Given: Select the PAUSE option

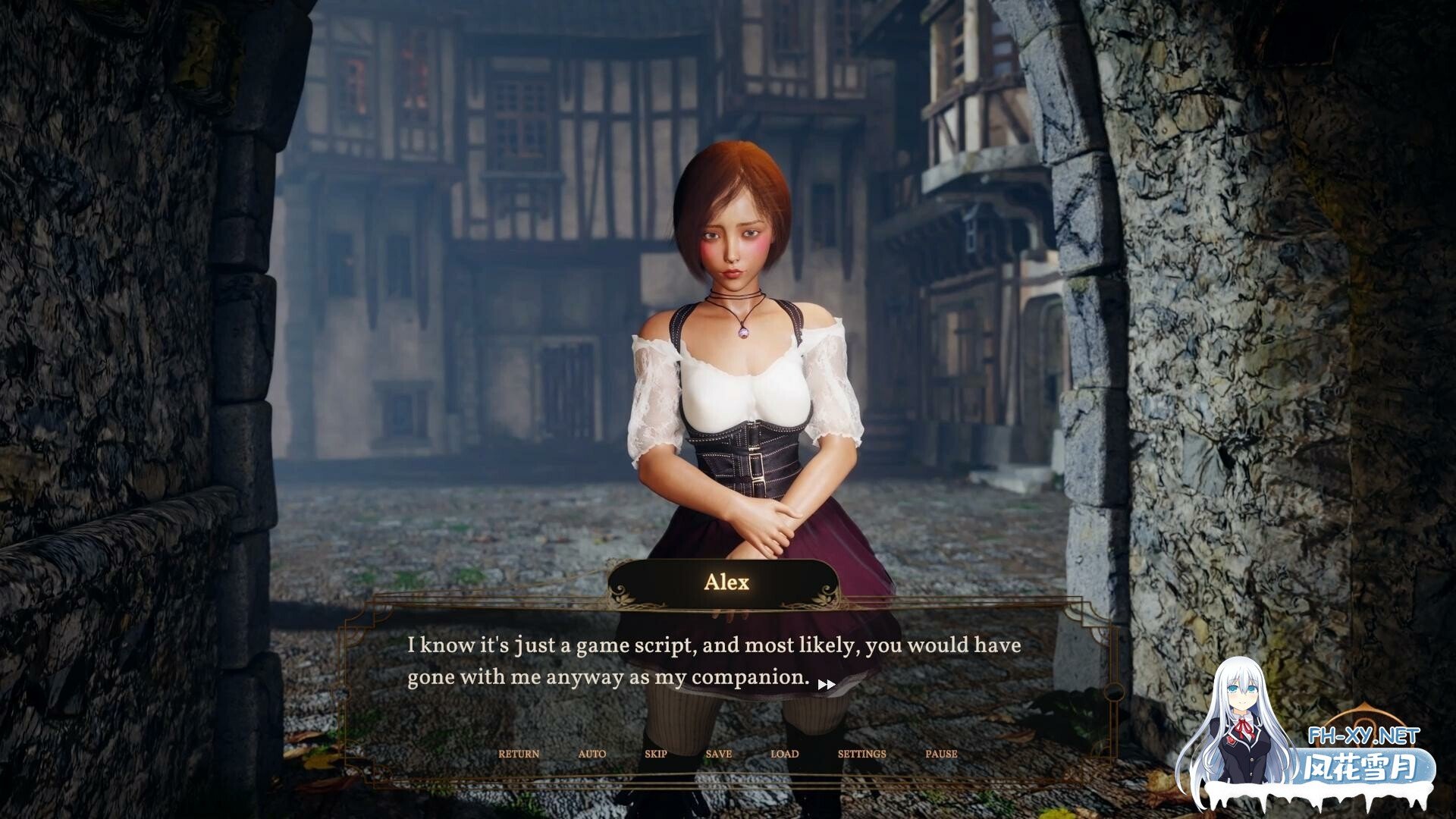Looking at the screenshot, I should [941, 754].
